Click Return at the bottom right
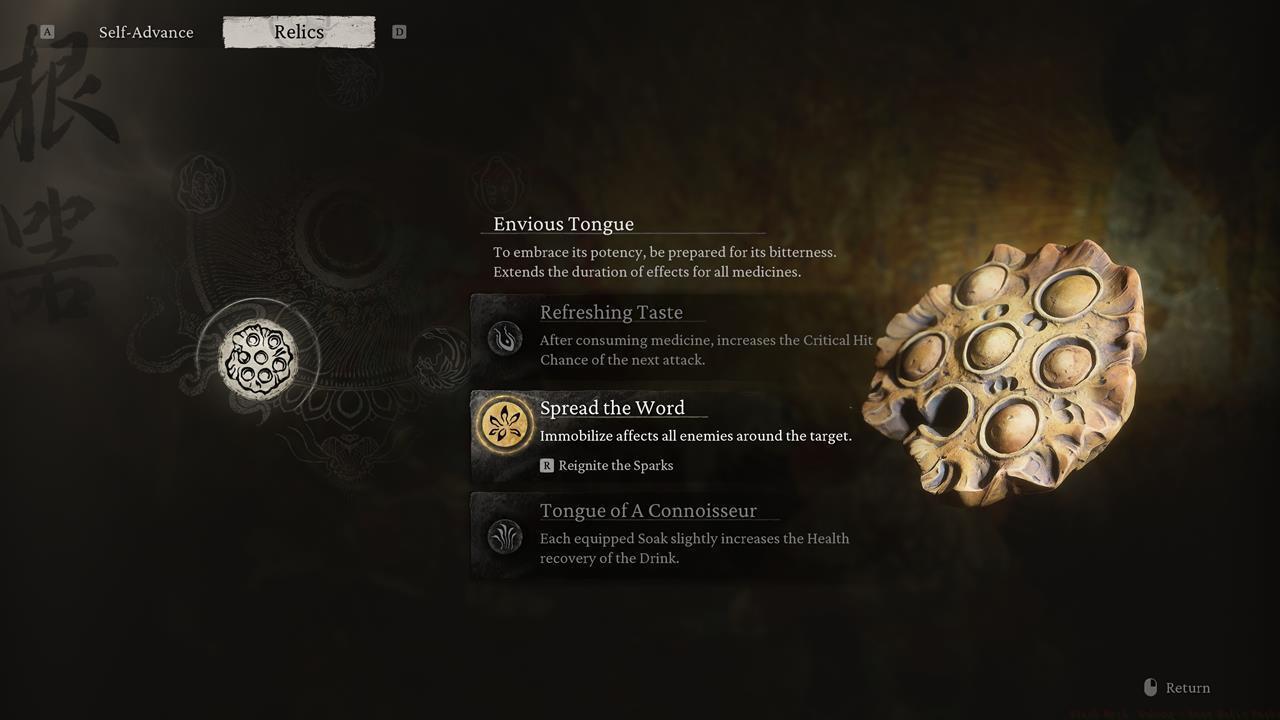1280x720 pixels. (x=1188, y=687)
